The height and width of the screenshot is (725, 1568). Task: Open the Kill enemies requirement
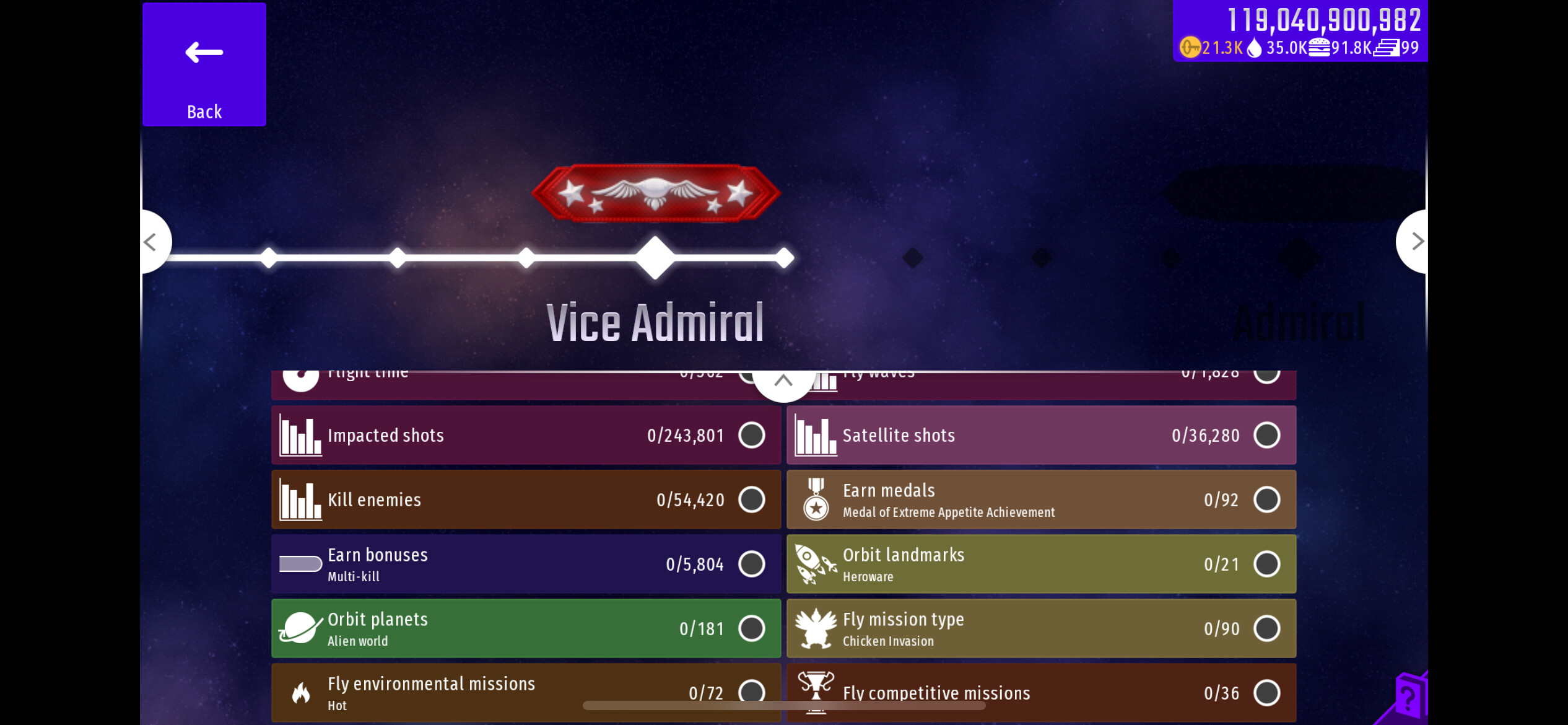526,499
